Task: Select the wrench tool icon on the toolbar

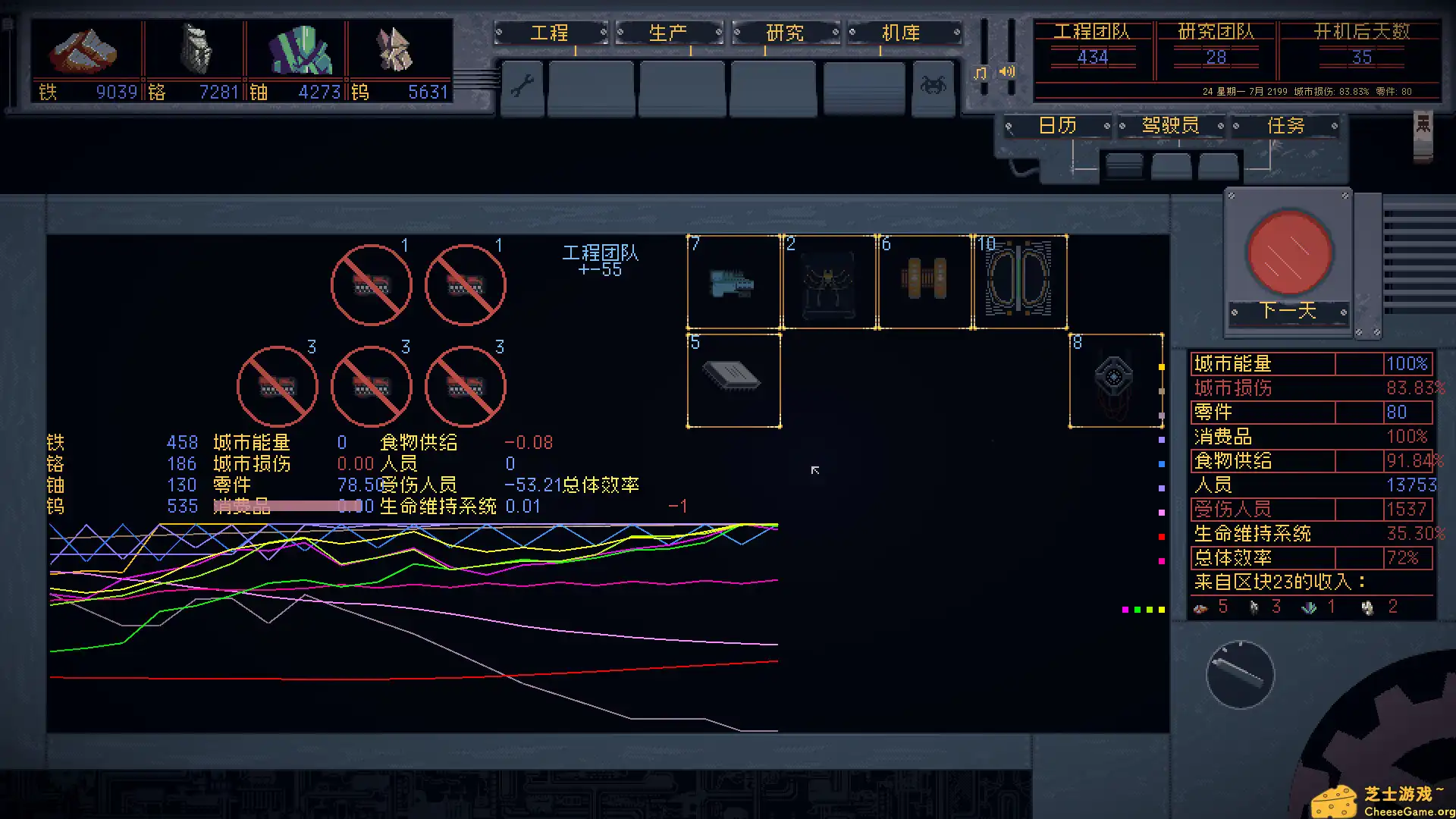Action: point(522,88)
